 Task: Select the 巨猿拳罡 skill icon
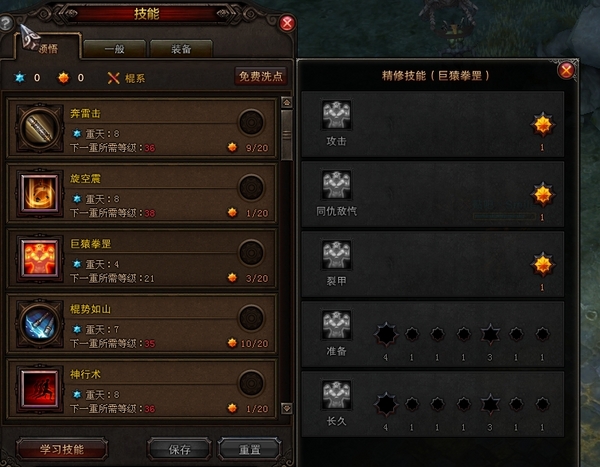point(41,255)
